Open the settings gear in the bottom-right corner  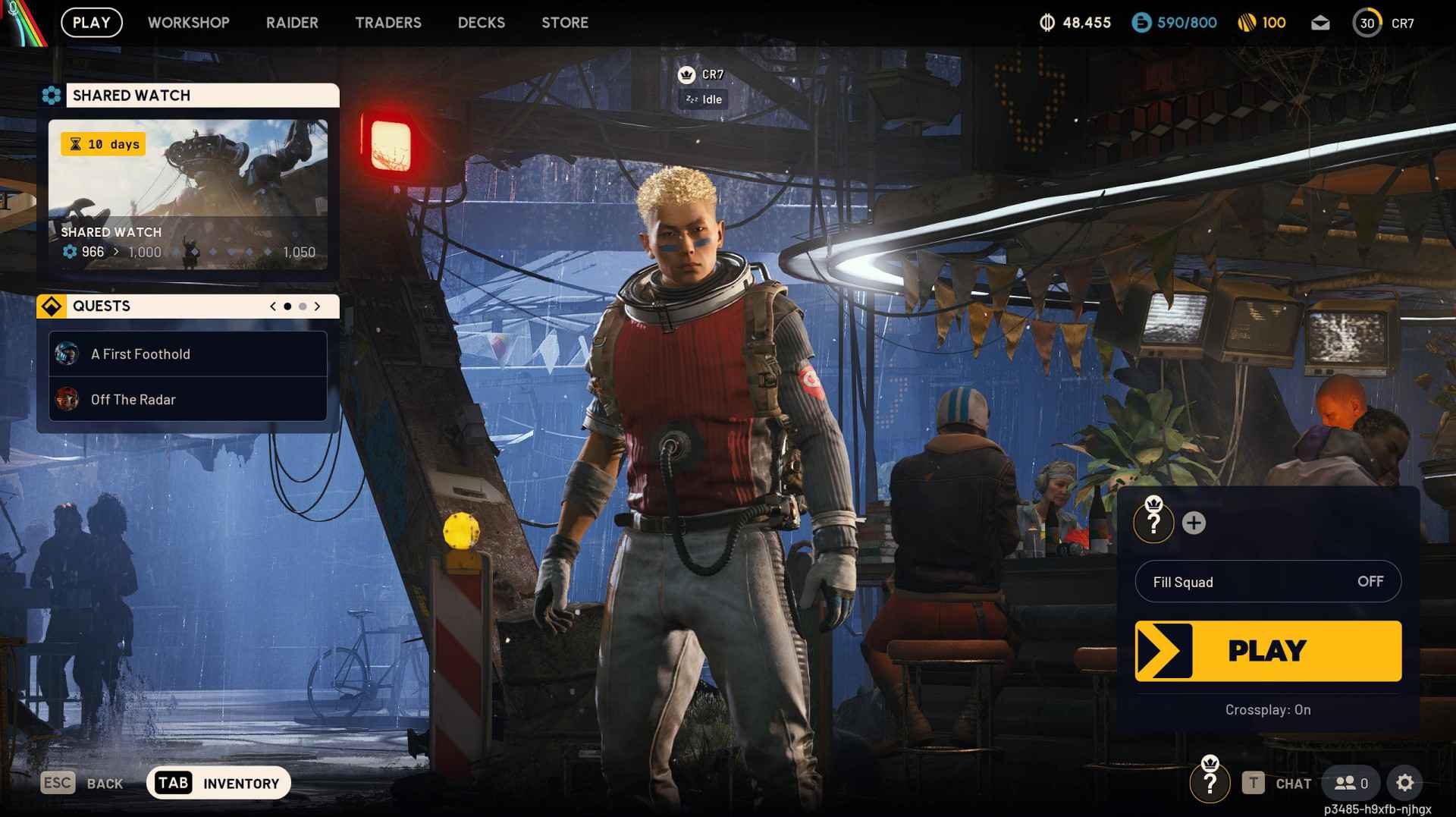tap(1406, 782)
